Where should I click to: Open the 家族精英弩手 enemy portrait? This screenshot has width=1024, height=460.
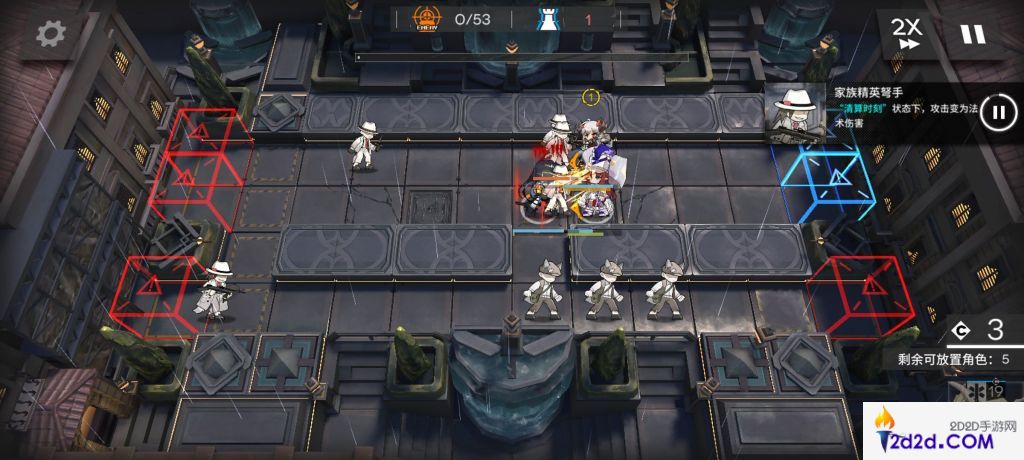[797, 112]
